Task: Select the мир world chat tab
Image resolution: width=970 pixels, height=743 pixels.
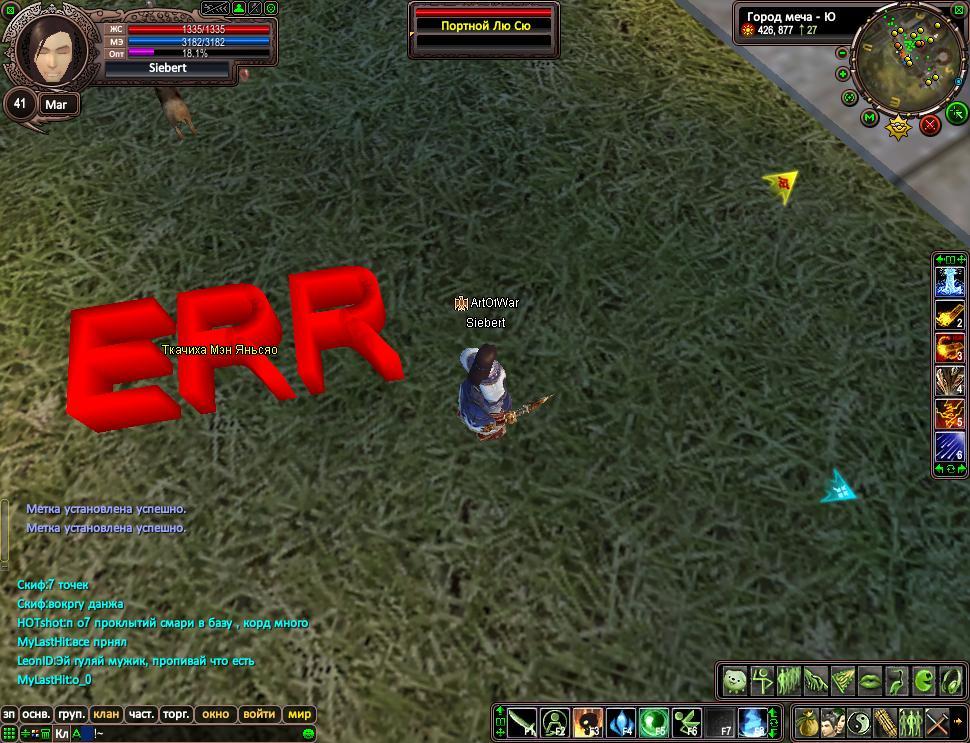Action: (x=300, y=714)
